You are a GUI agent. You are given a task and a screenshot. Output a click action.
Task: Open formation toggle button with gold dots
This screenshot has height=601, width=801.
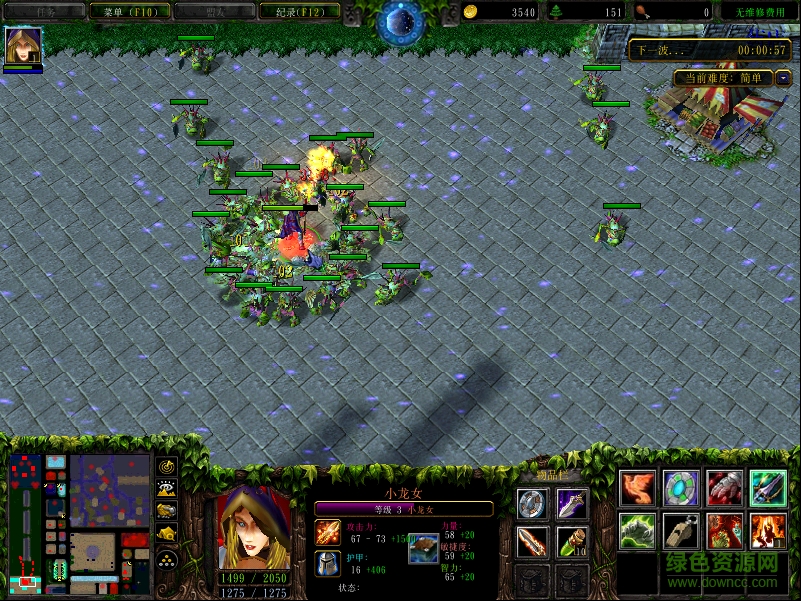pyautogui.click(x=167, y=560)
